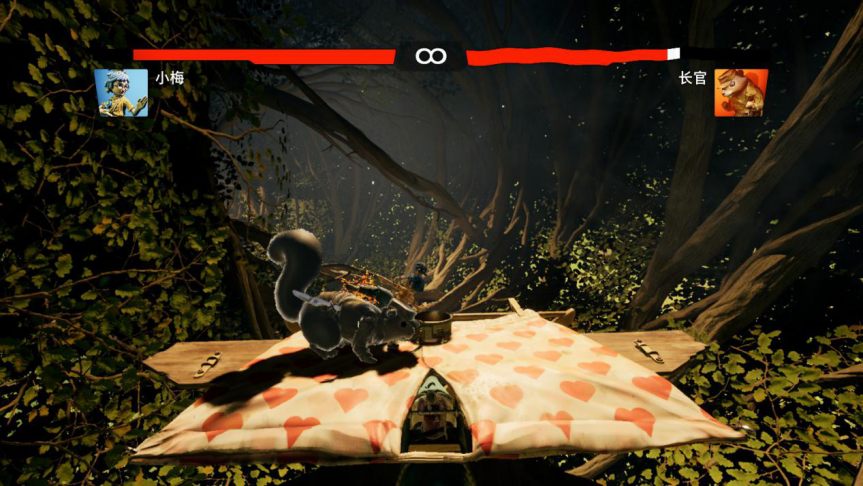The width and height of the screenshot is (863, 486).
Task: Click 小梅's character portrait
Action: (x=121, y=93)
